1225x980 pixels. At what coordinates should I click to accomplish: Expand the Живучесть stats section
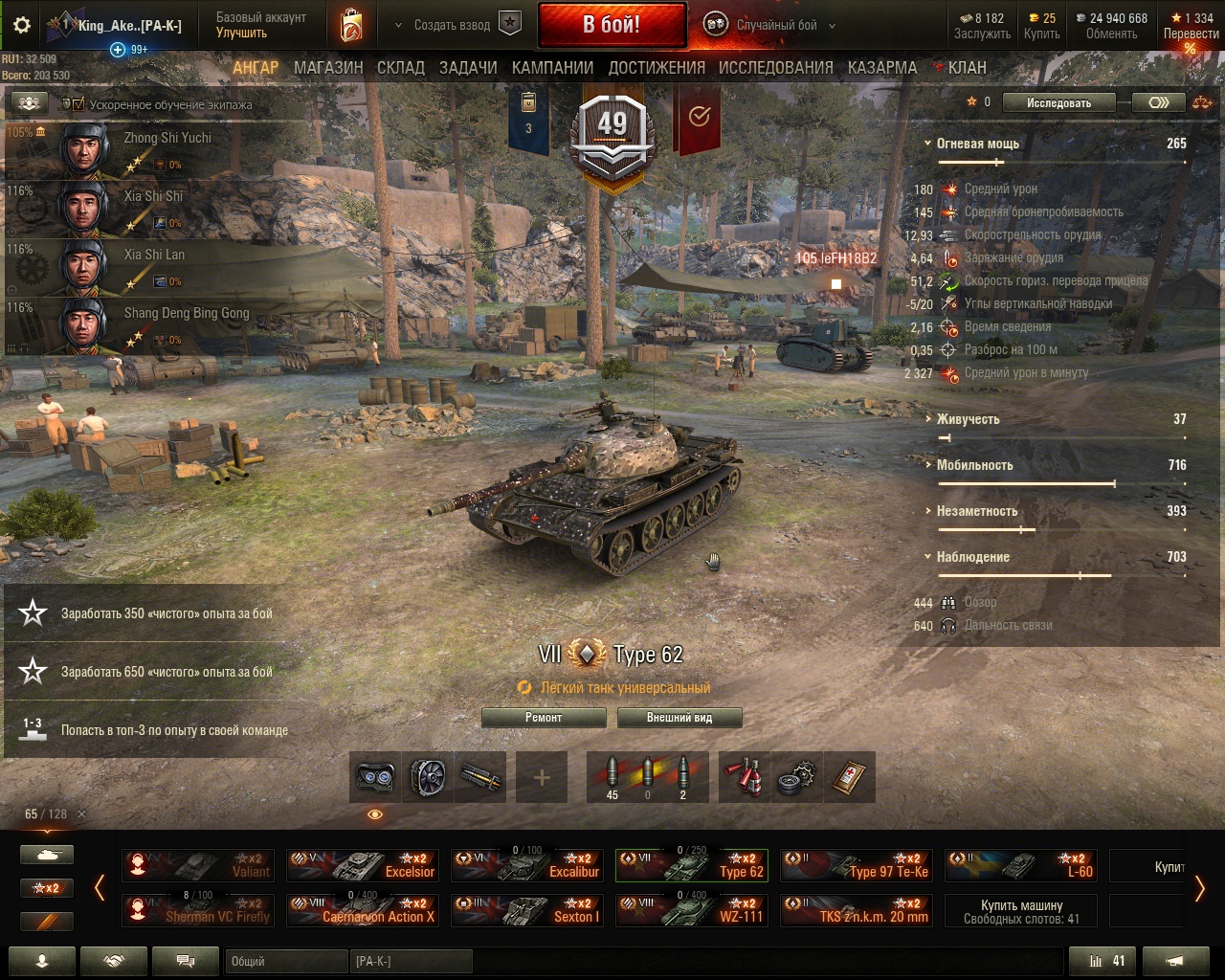968,419
